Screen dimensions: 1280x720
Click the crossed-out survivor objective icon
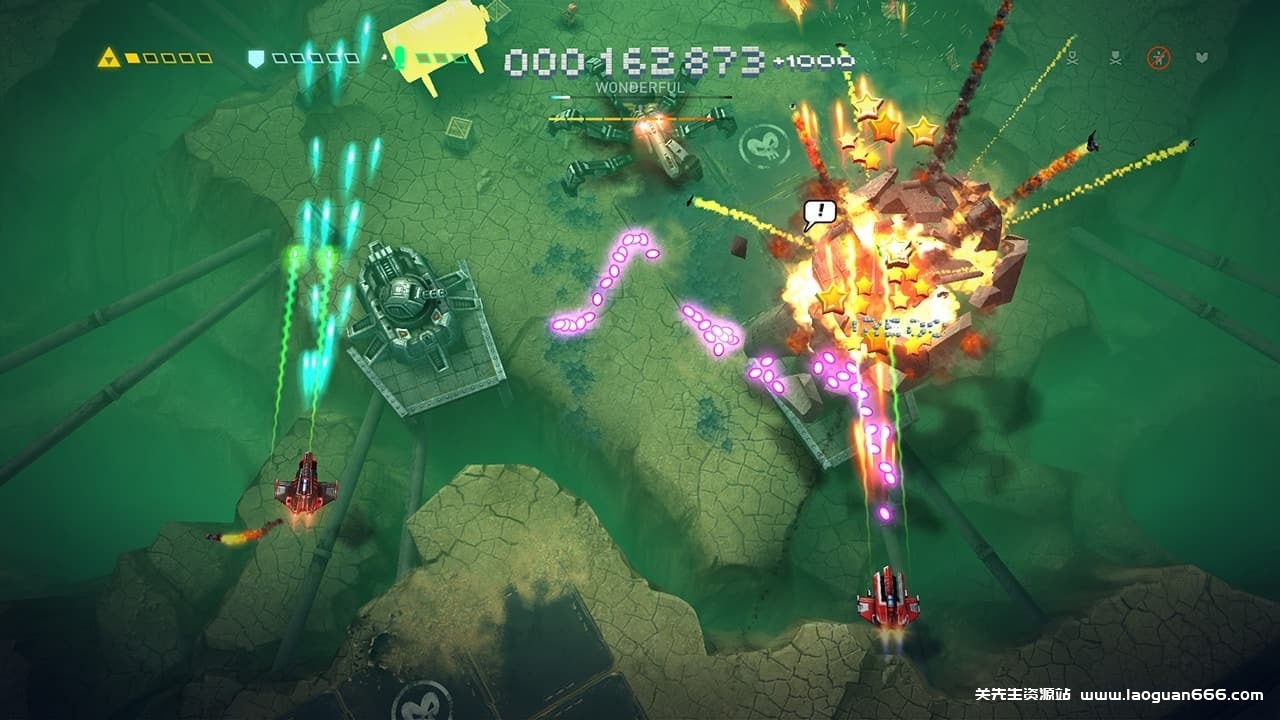click(1158, 57)
